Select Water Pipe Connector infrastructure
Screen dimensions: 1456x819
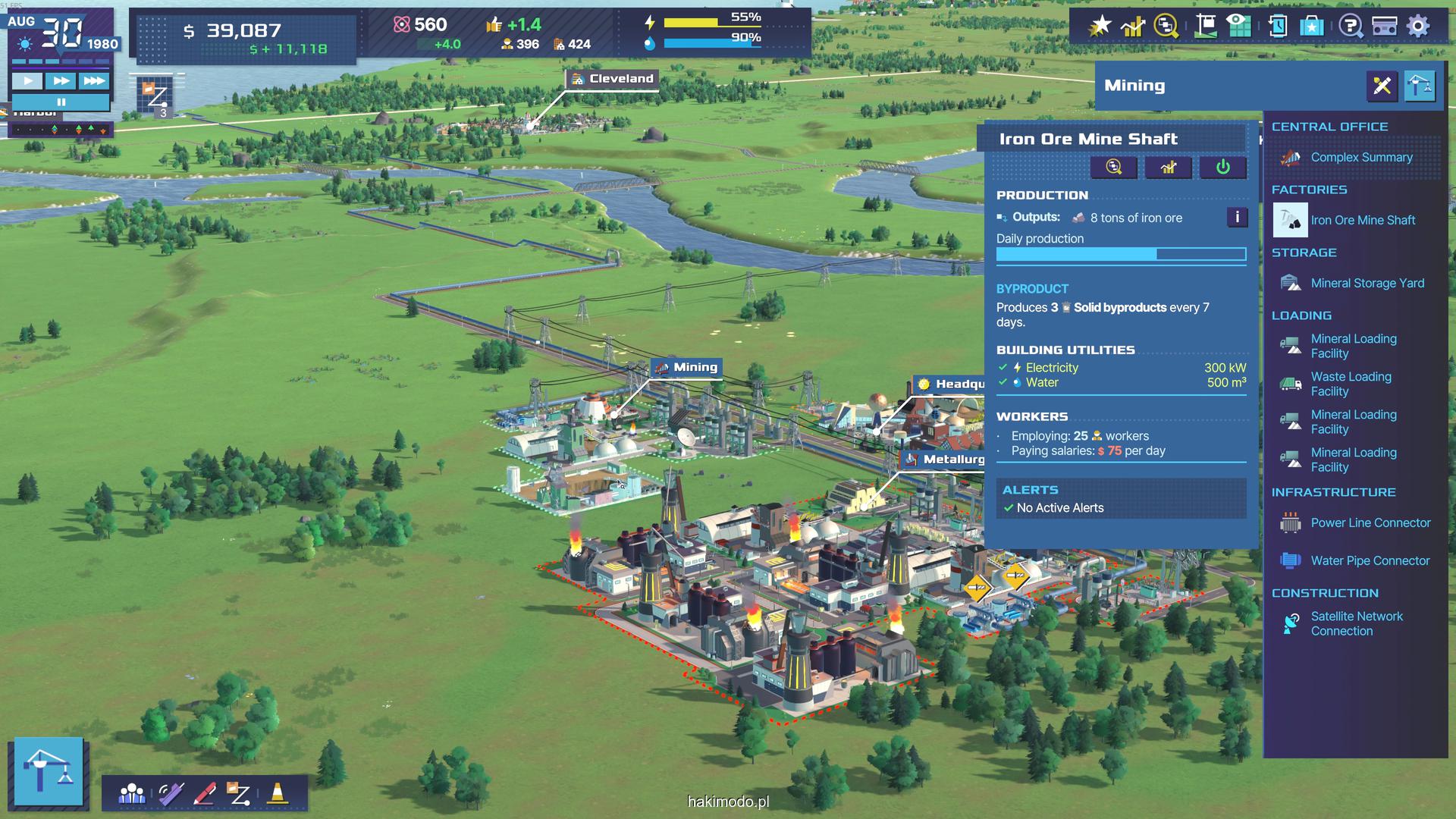click(1370, 561)
